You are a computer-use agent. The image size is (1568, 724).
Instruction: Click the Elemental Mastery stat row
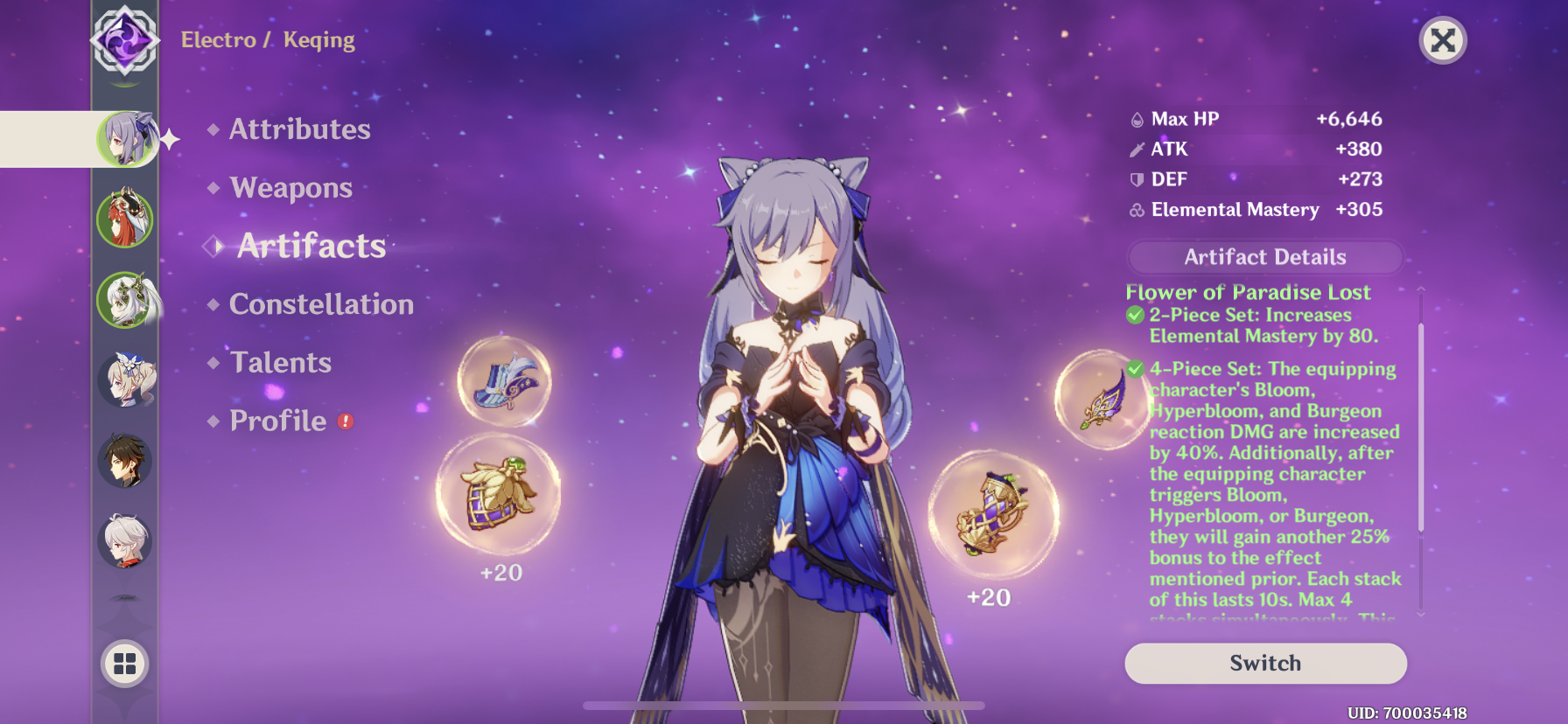point(1235,209)
